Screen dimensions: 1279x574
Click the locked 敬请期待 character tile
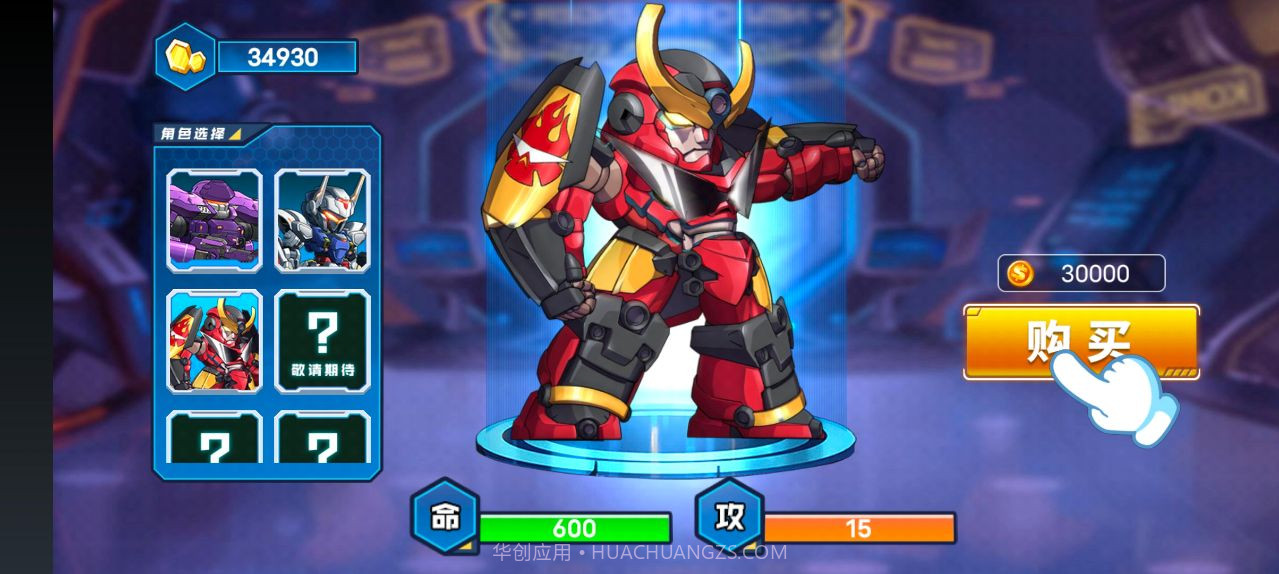click(322, 341)
